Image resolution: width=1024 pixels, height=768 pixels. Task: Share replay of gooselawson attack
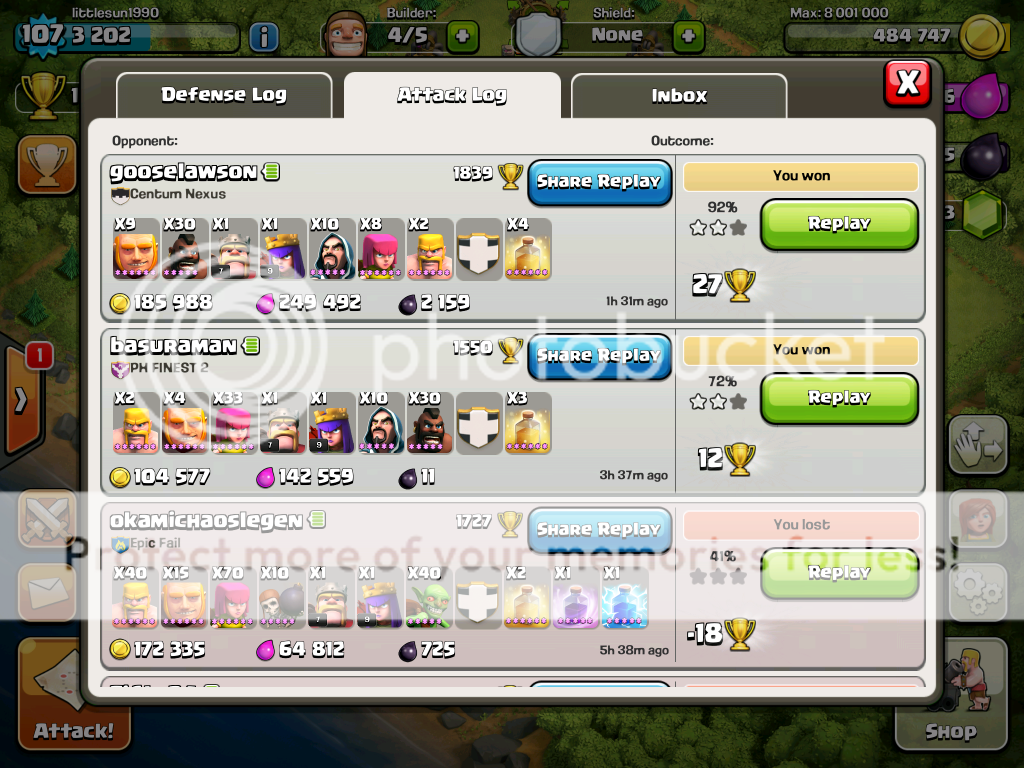(x=599, y=182)
